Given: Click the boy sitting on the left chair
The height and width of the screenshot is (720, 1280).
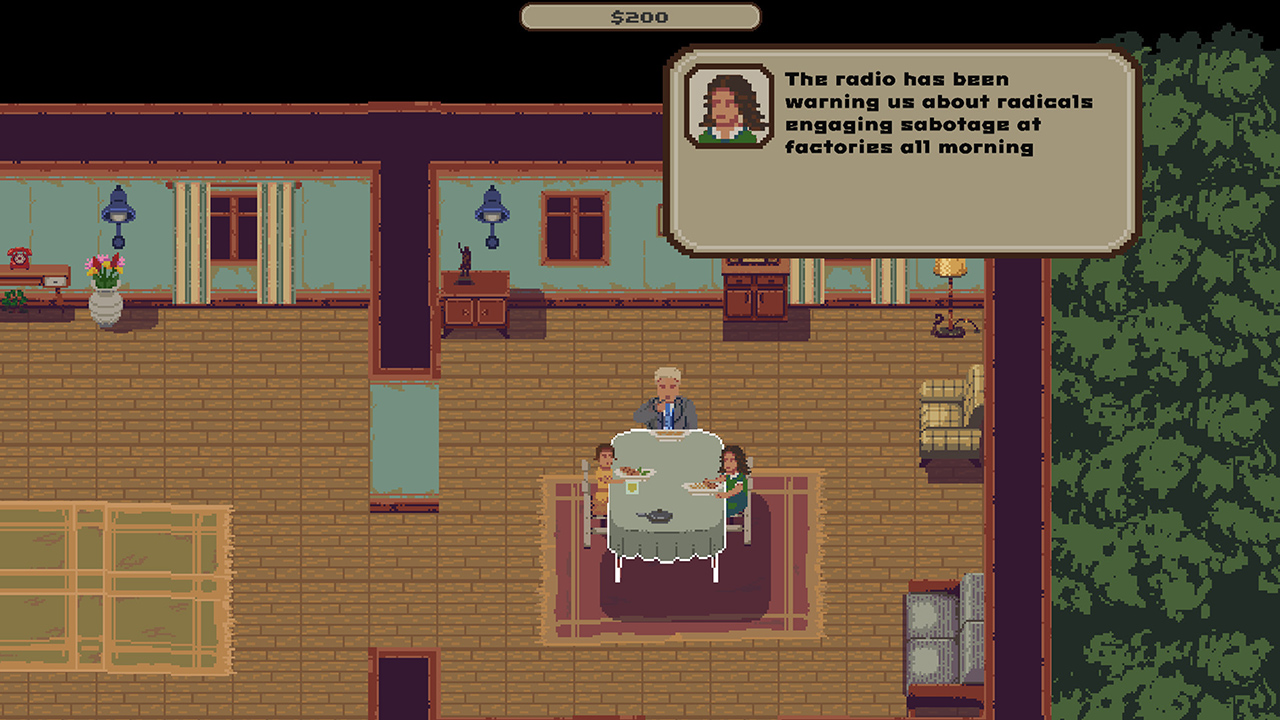Looking at the screenshot, I should point(601,470).
